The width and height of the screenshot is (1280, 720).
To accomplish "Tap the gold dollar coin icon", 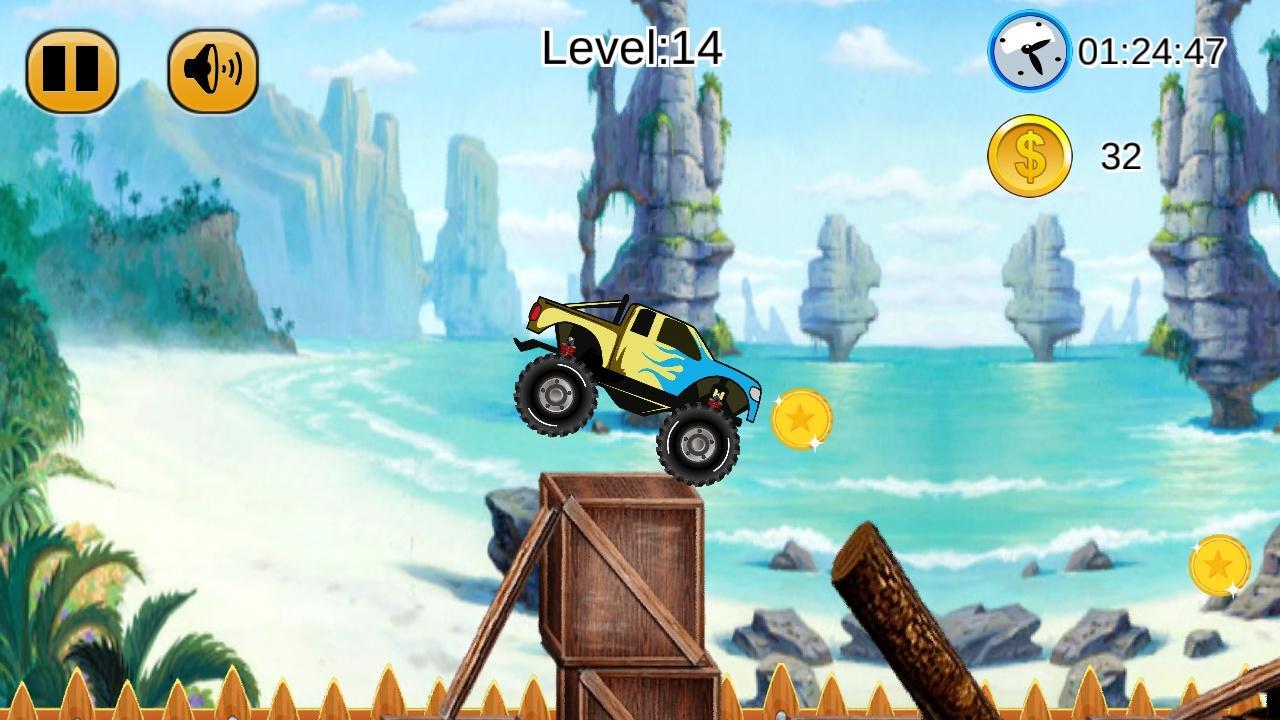I will 1028,152.
